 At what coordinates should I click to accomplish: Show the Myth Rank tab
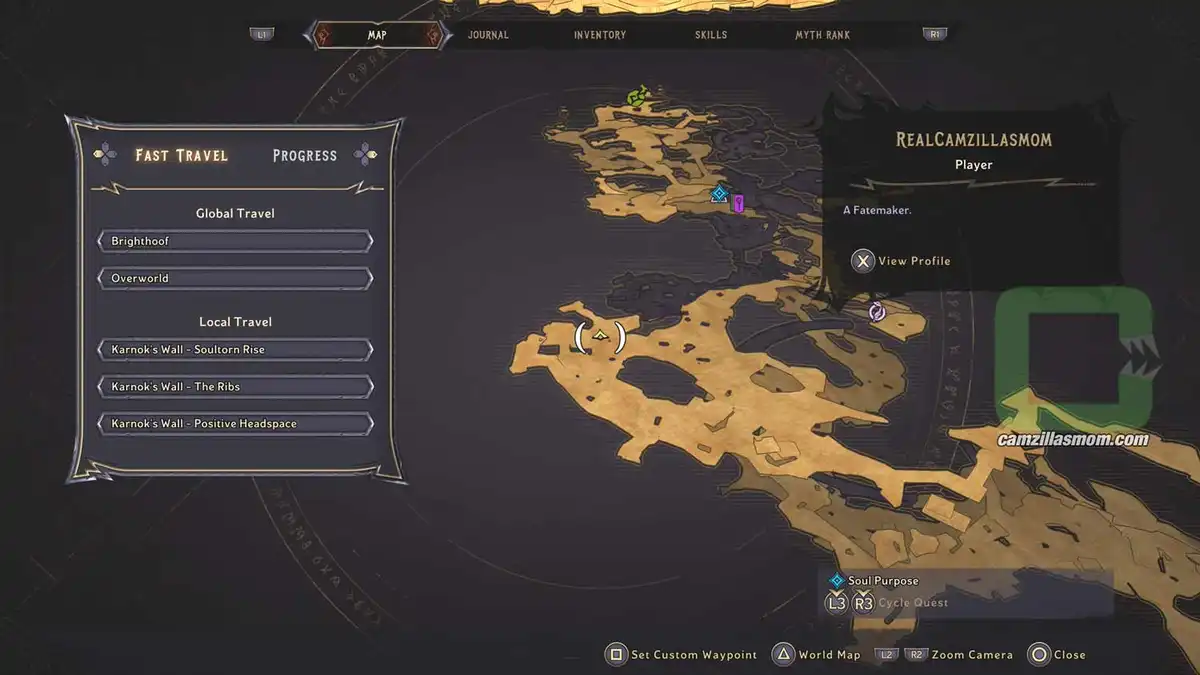tap(822, 35)
